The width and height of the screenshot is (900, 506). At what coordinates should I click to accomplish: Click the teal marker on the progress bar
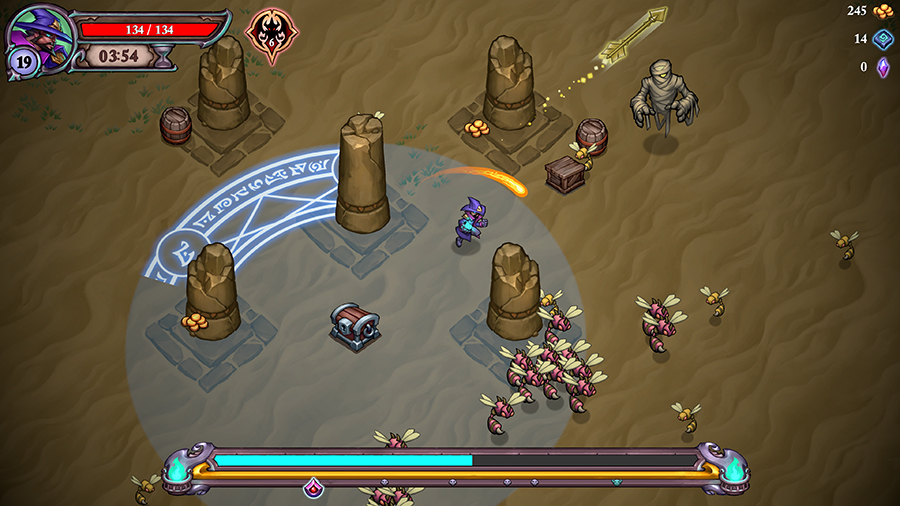(616, 482)
